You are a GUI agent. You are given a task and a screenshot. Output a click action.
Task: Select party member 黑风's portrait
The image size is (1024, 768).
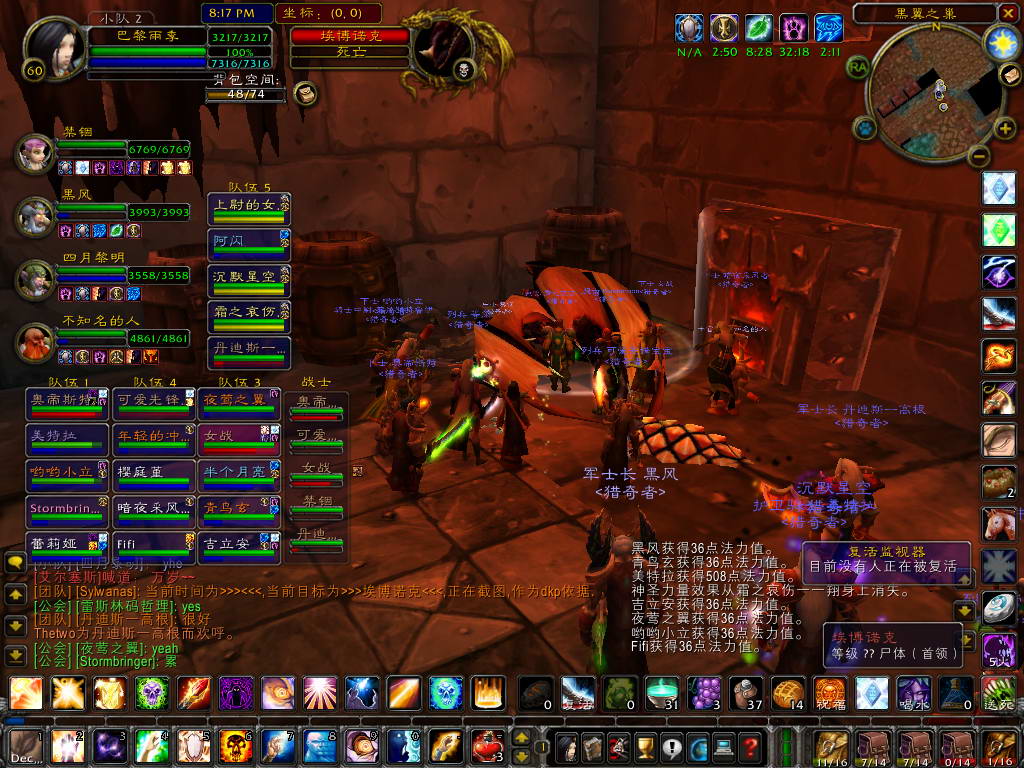(x=35, y=214)
